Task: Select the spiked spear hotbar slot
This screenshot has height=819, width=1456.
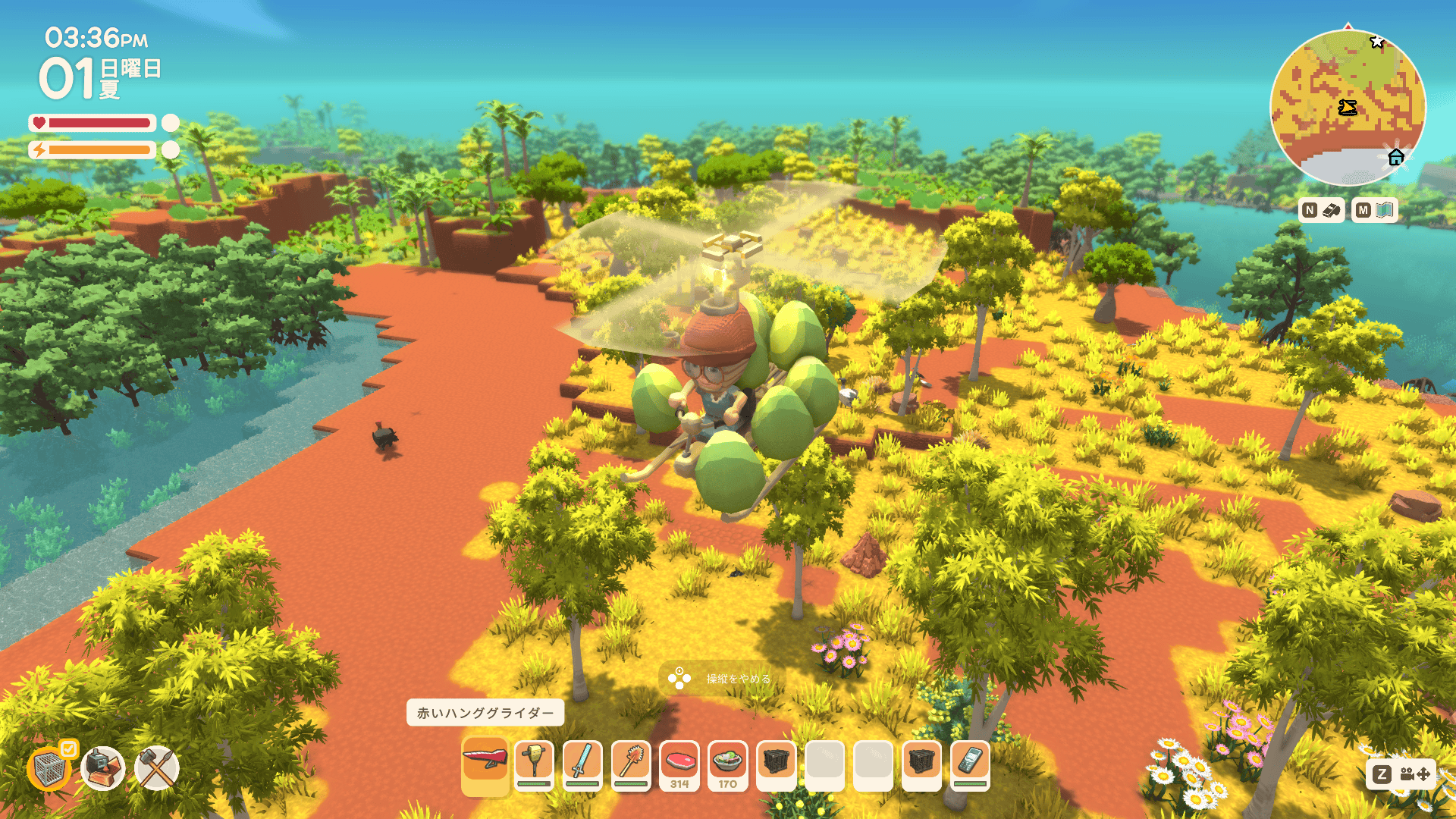Action: [631, 764]
